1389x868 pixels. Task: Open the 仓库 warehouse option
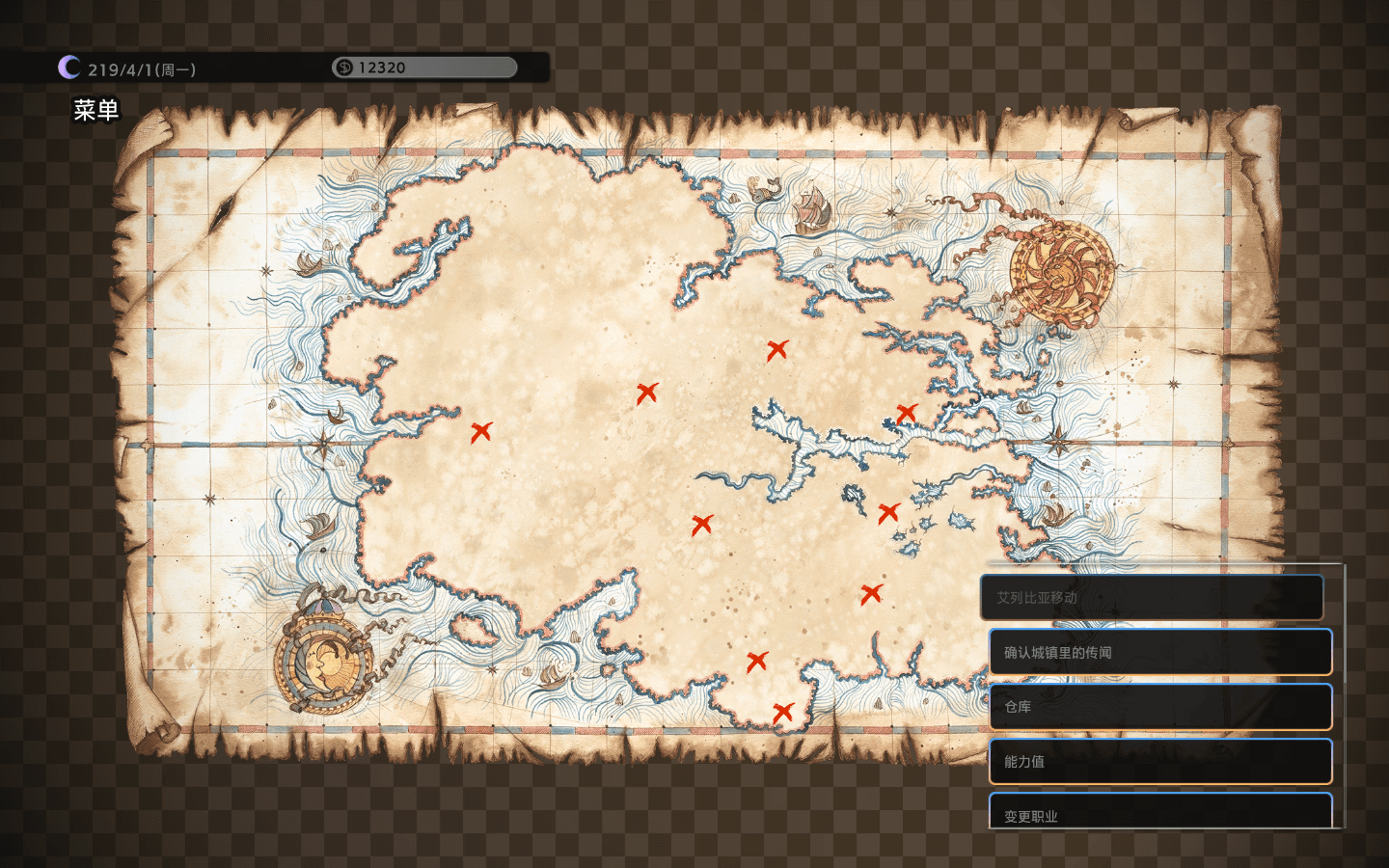(x=1159, y=707)
